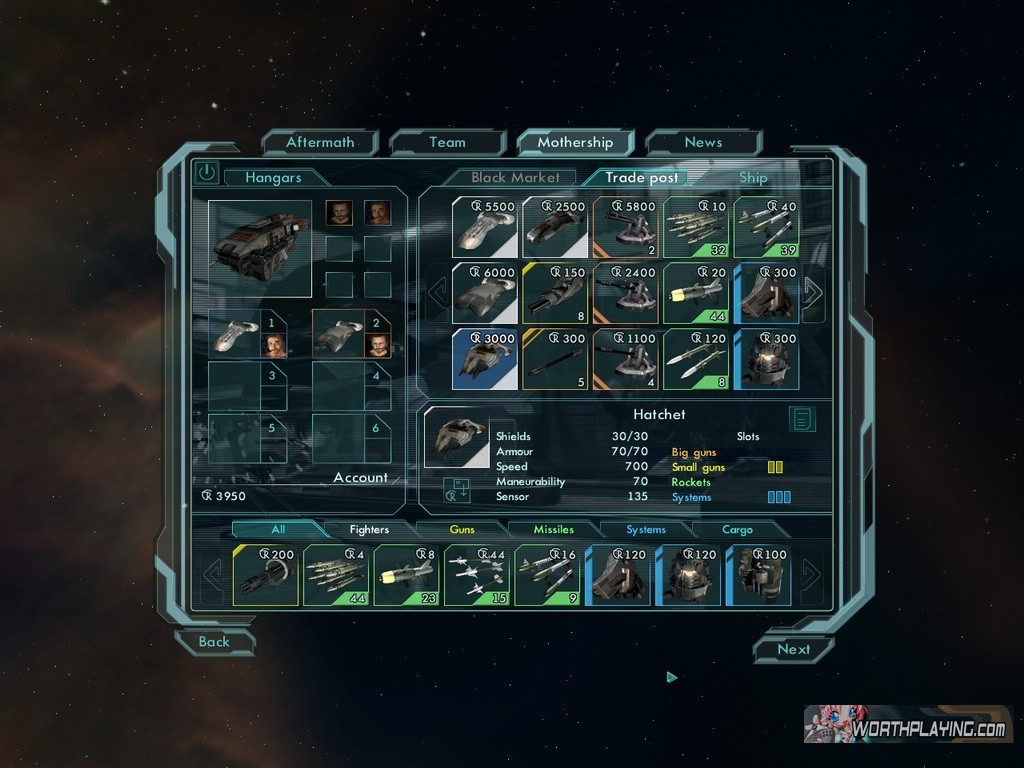Proceed with the Next button

pyautogui.click(x=794, y=649)
